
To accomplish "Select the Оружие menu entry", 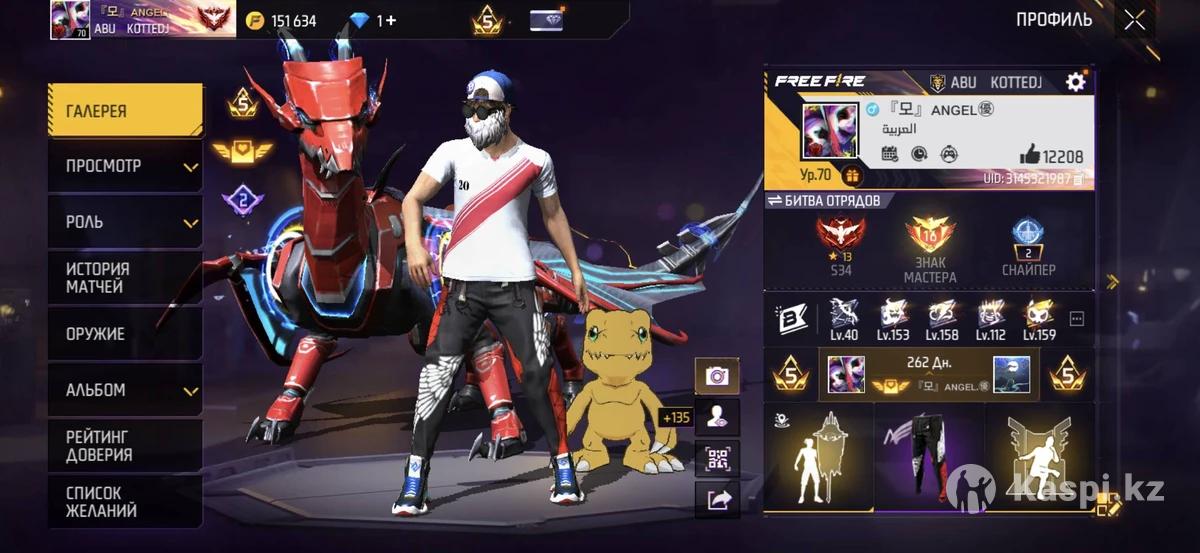I will click(125, 334).
